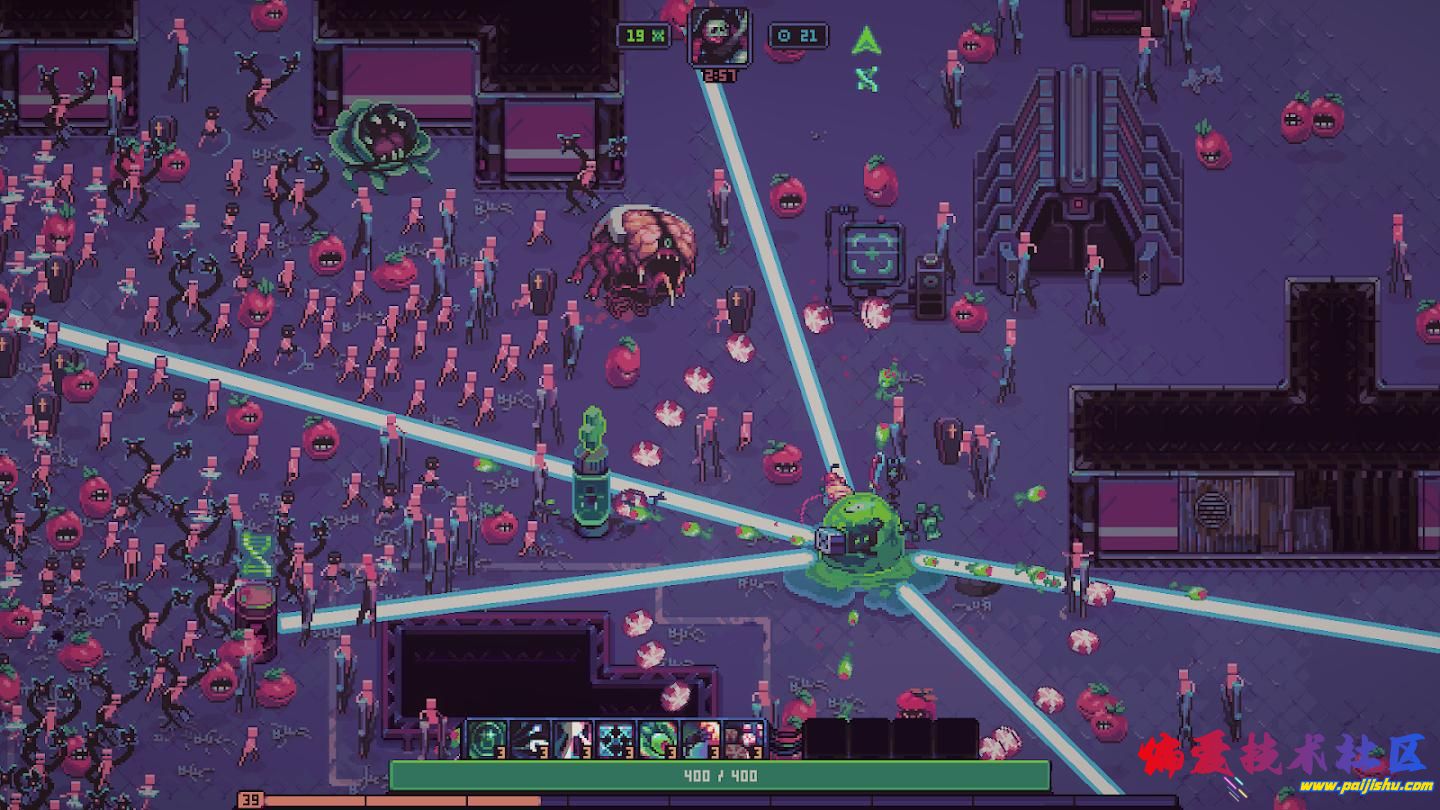Select the green radar target ability icon
The image size is (1440, 810).
click(x=487, y=740)
